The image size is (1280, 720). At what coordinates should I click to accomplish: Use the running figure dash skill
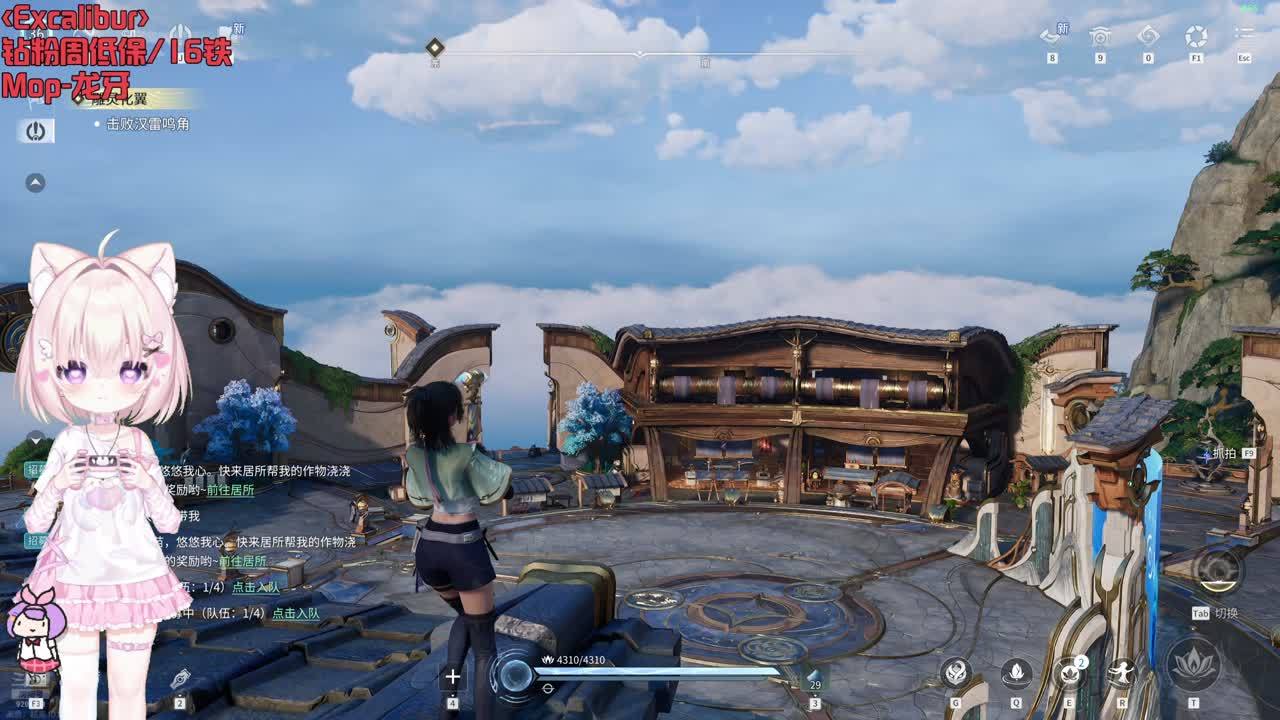point(1122,672)
